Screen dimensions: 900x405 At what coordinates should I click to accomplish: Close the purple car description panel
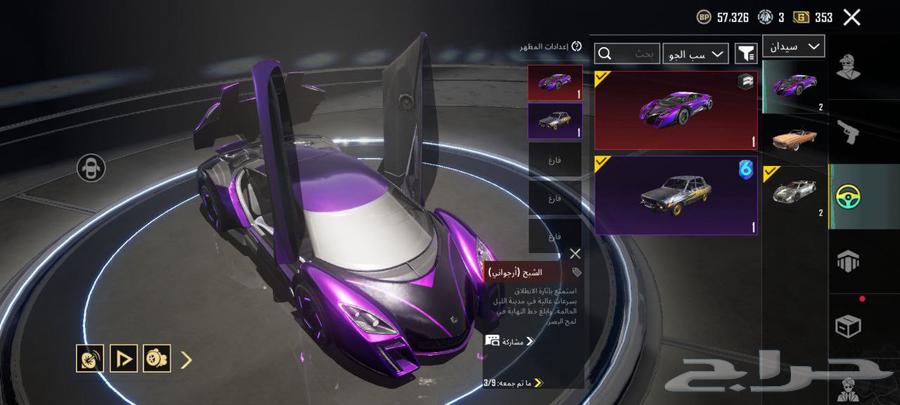tap(575, 254)
